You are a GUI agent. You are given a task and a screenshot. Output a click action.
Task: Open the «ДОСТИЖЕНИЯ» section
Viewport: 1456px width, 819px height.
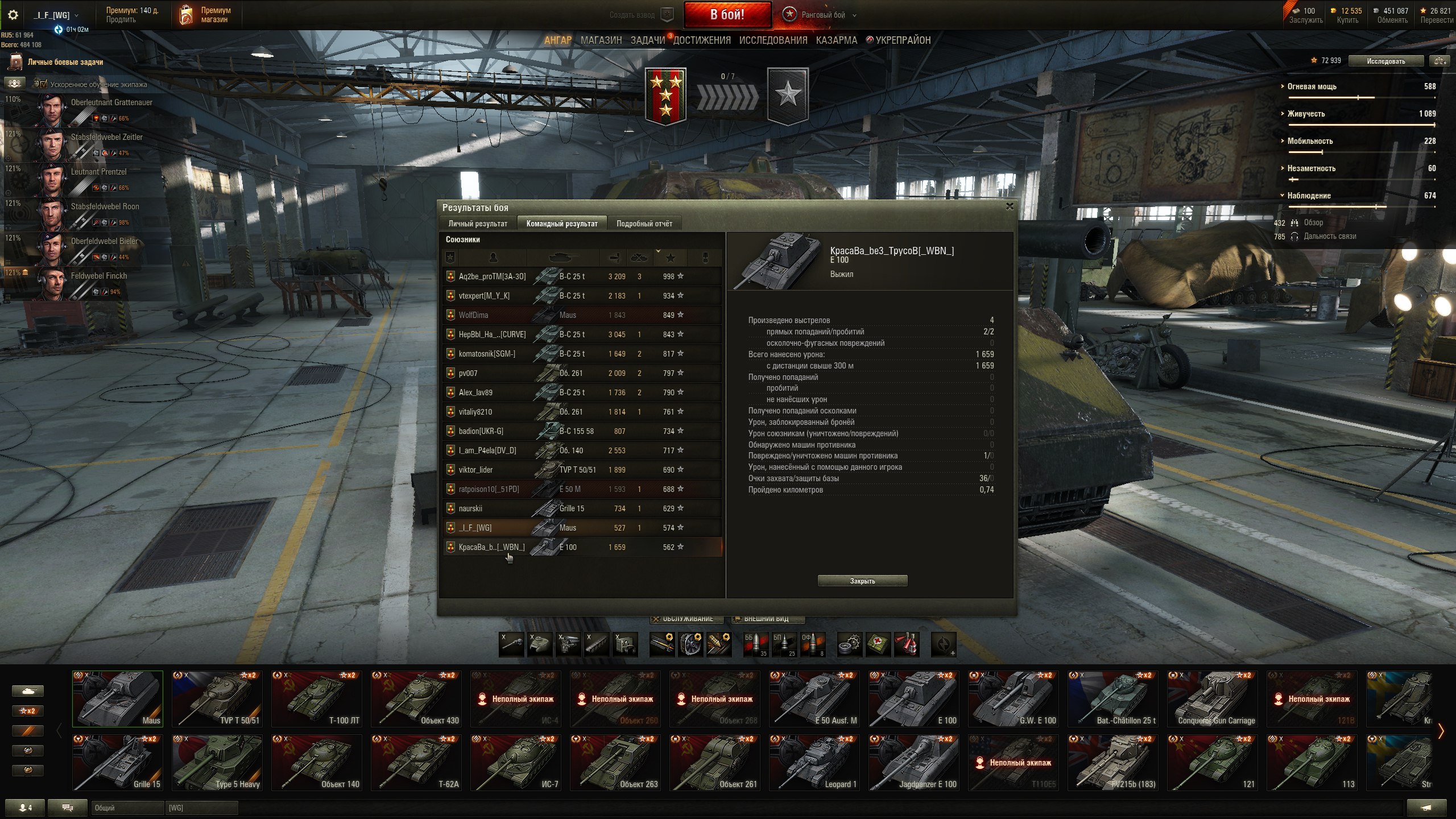(702, 40)
